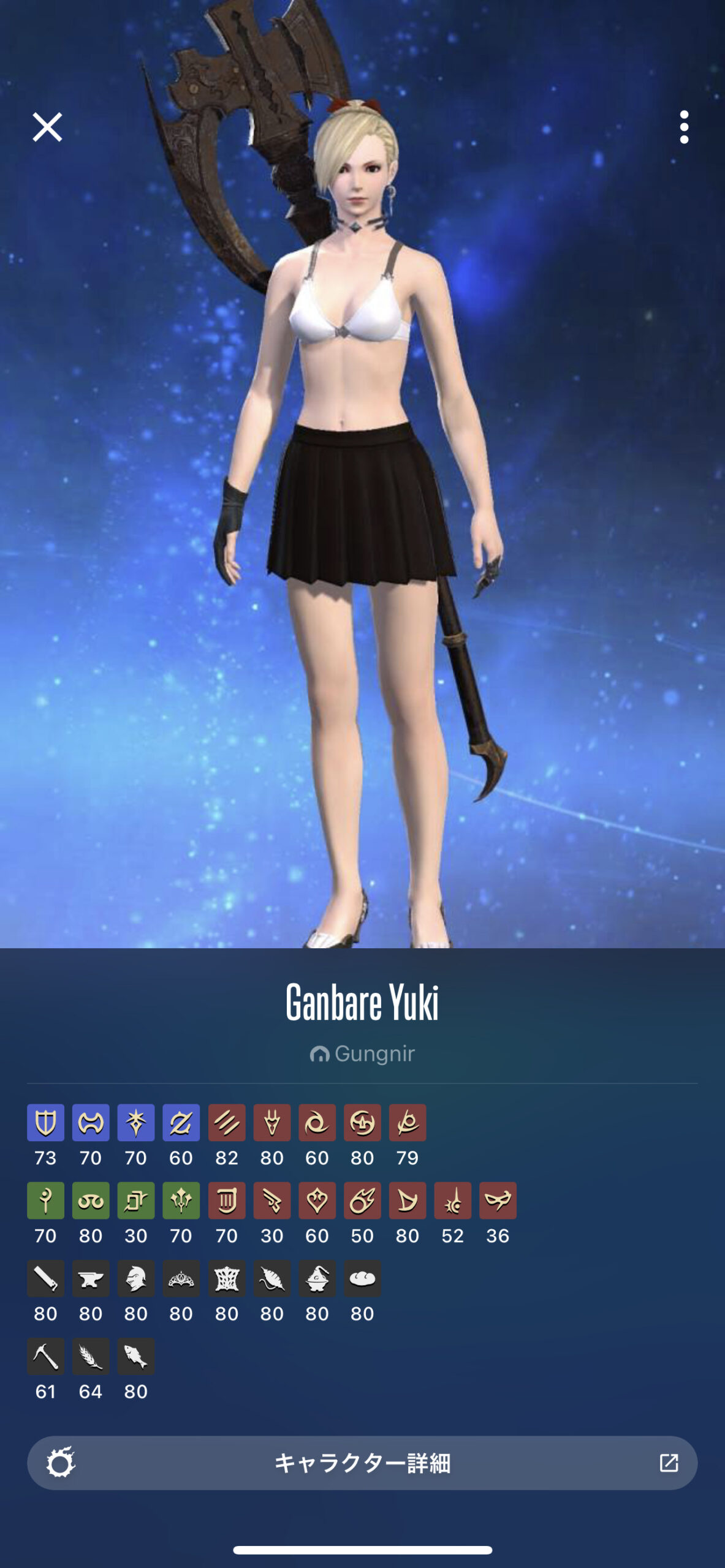Select the Dragoon job icon
The width and height of the screenshot is (725, 1568).
(x=272, y=1123)
